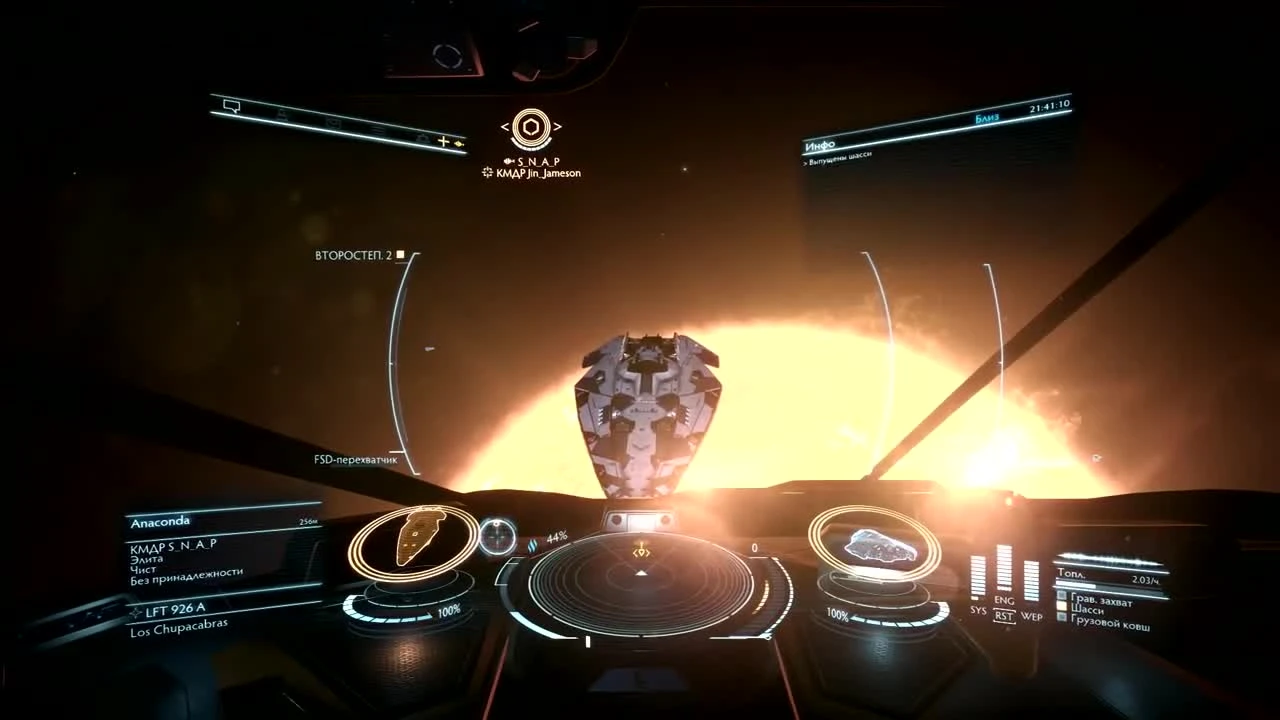
Task: Open the chat bubble icon on comms panel
Action: [x=231, y=106]
